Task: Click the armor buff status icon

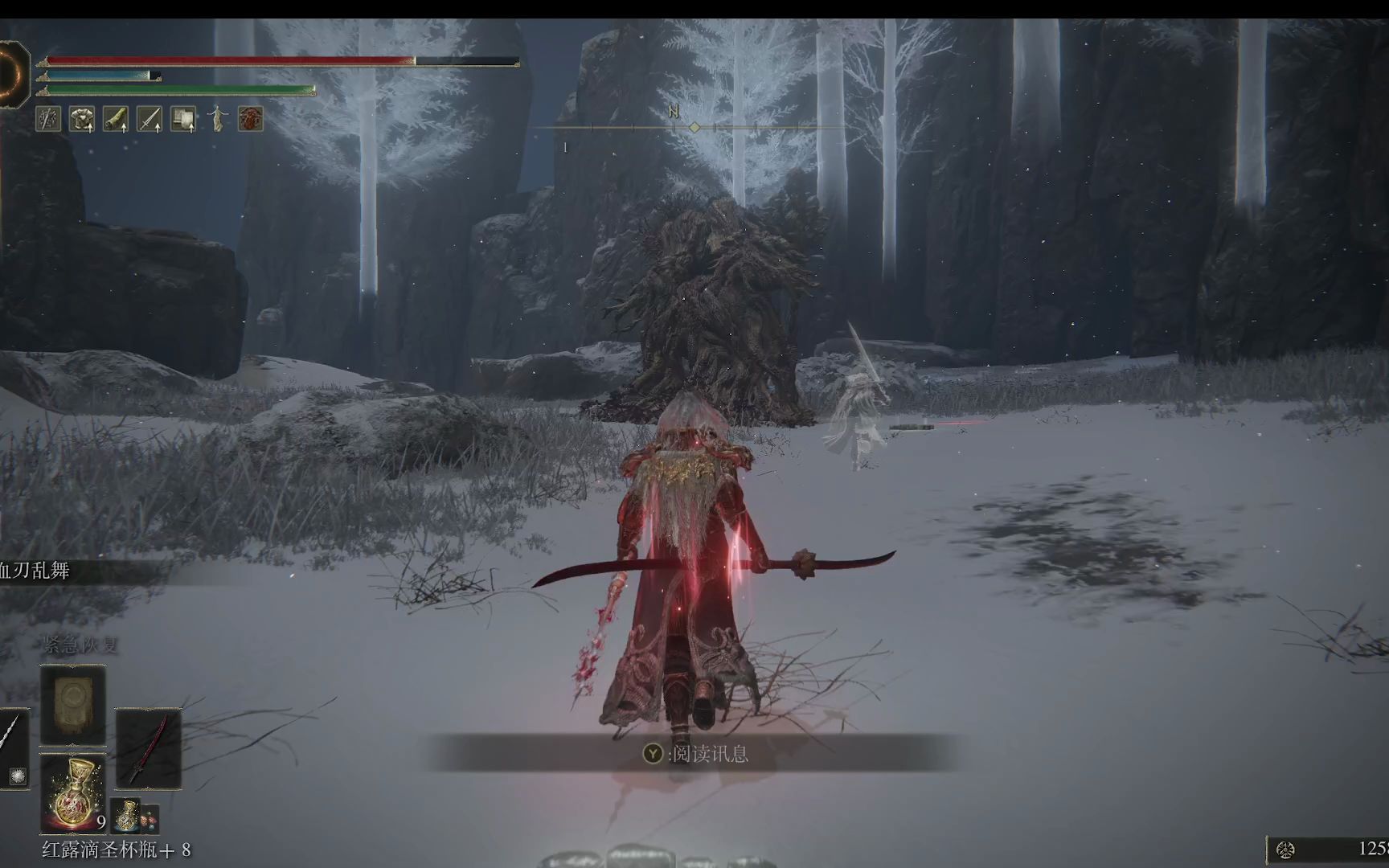Action: [81, 119]
